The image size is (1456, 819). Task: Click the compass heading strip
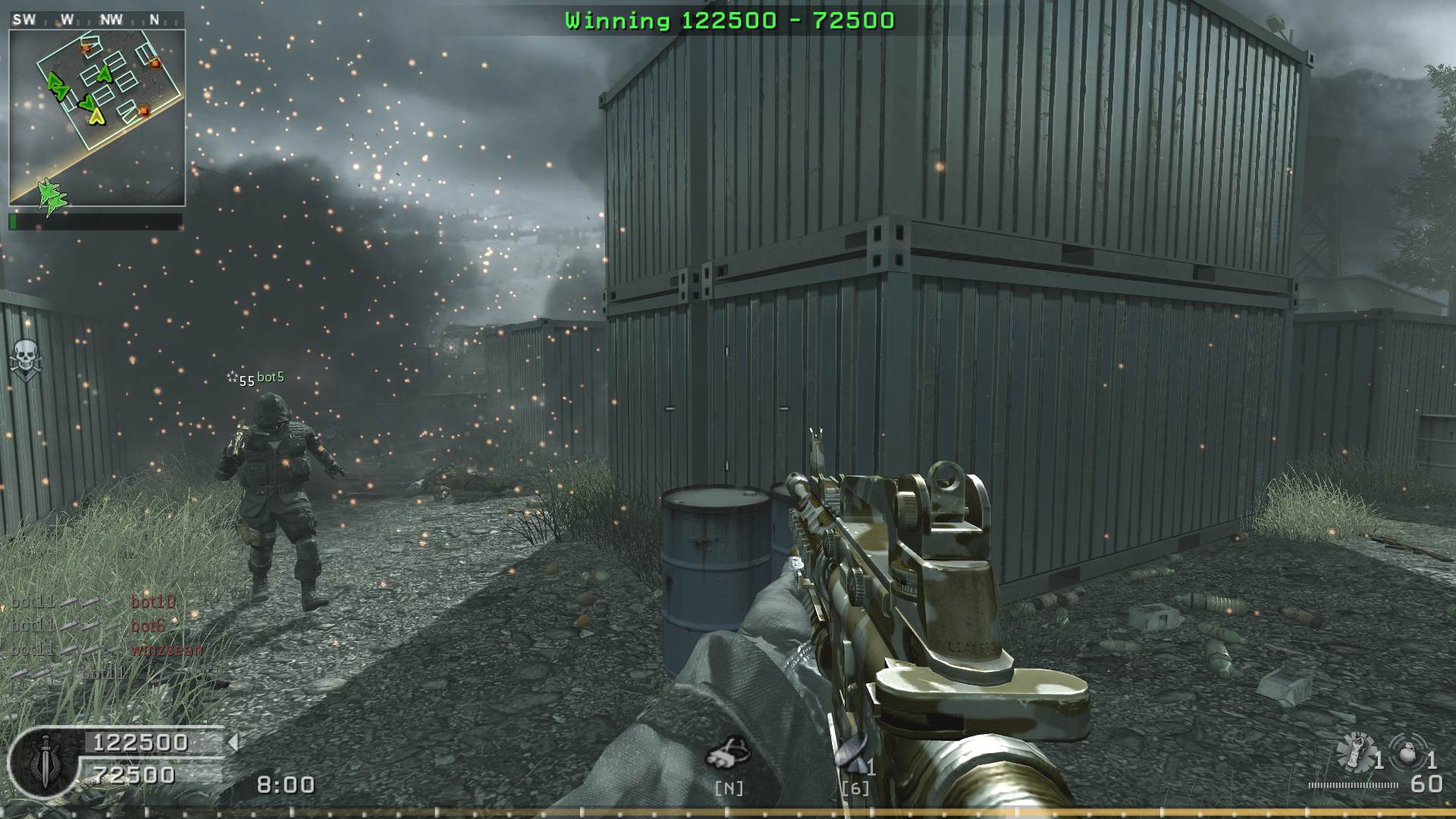point(96,20)
